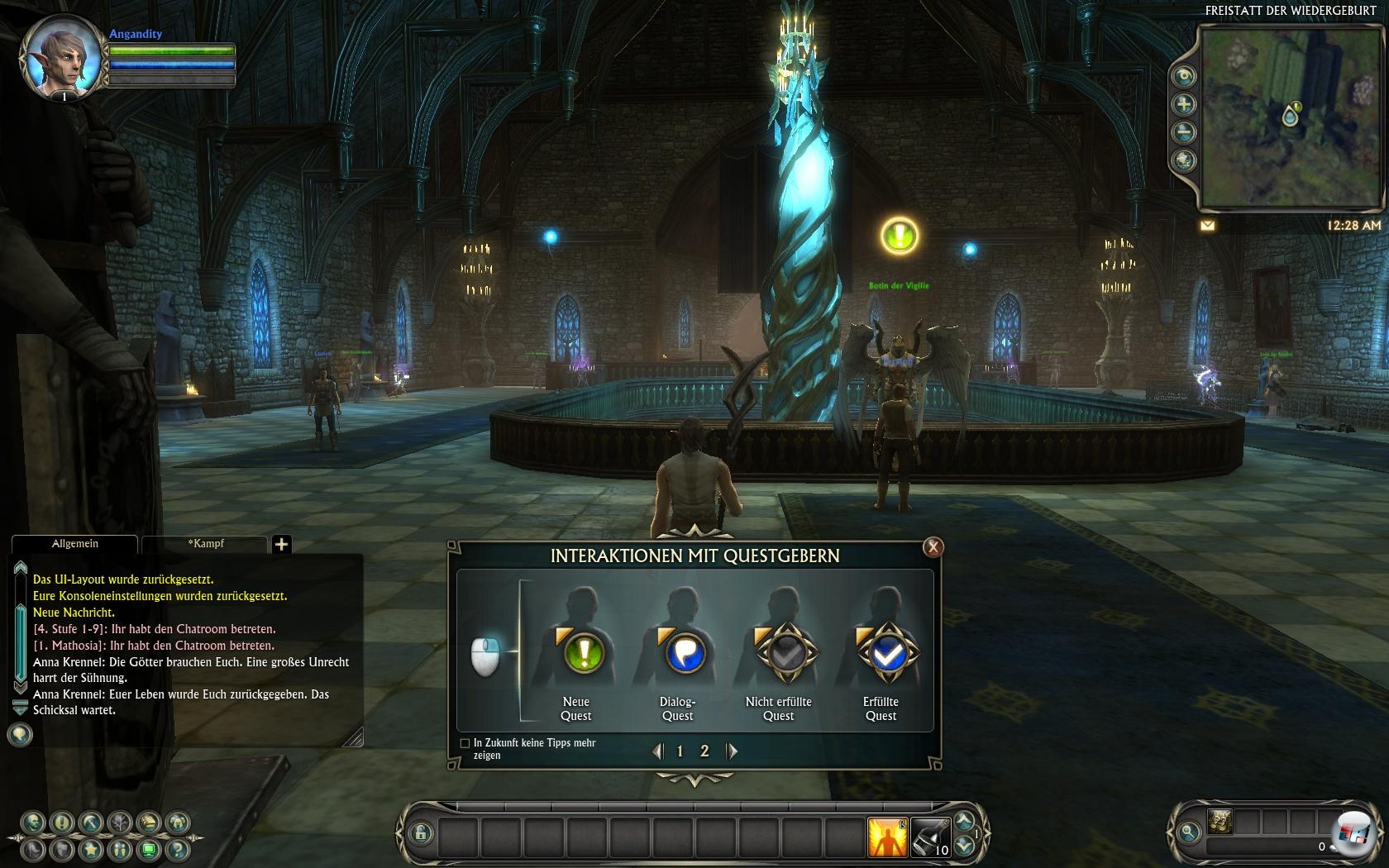The width and height of the screenshot is (1389, 868).
Task: Add a new chat tab with plus button
Action: click(x=281, y=544)
